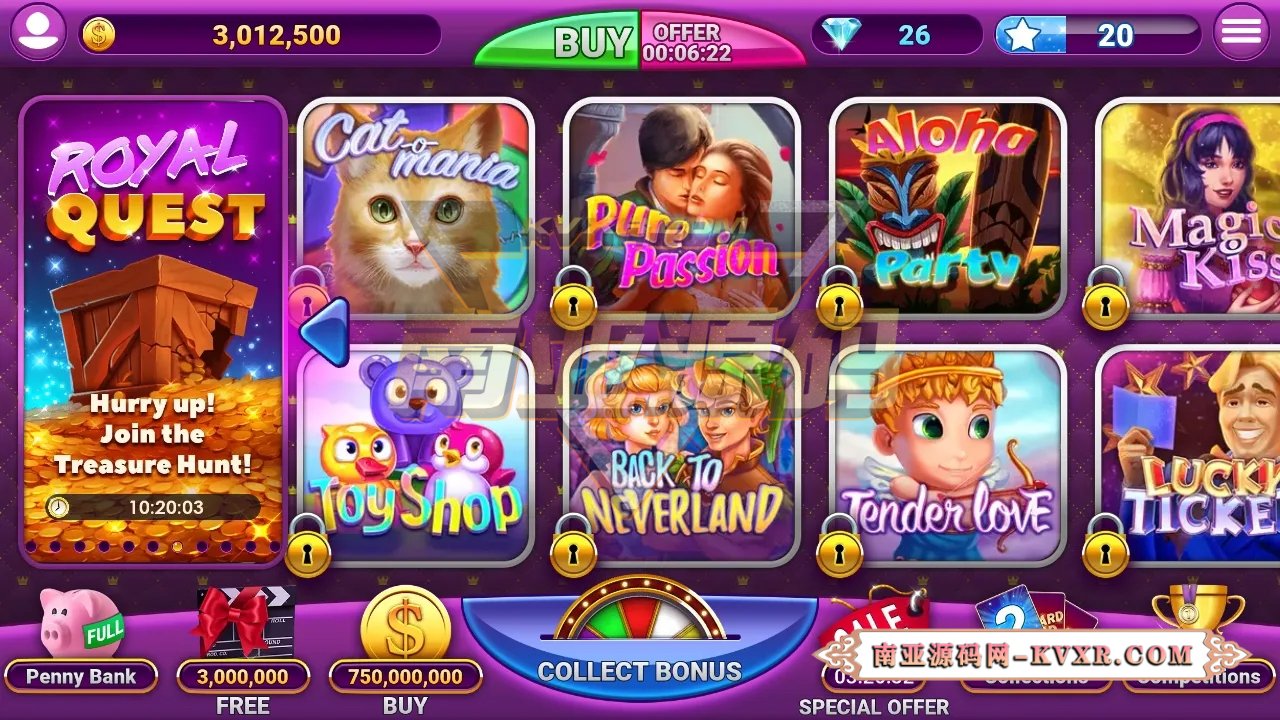
Task: Open the Royal Quest treasure banner
Action: pos(153,320)
